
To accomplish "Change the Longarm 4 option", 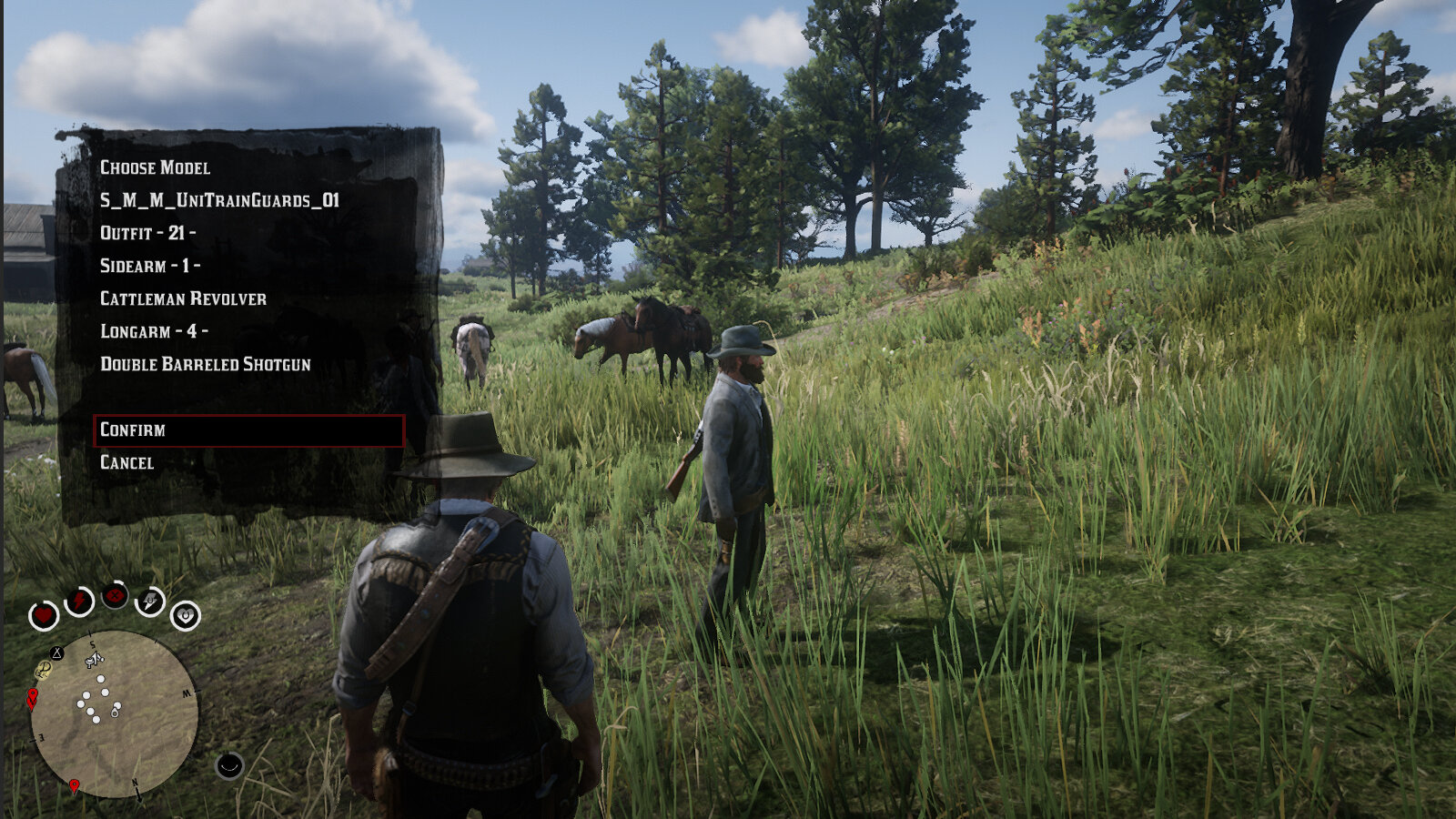I will pos(154,332).
